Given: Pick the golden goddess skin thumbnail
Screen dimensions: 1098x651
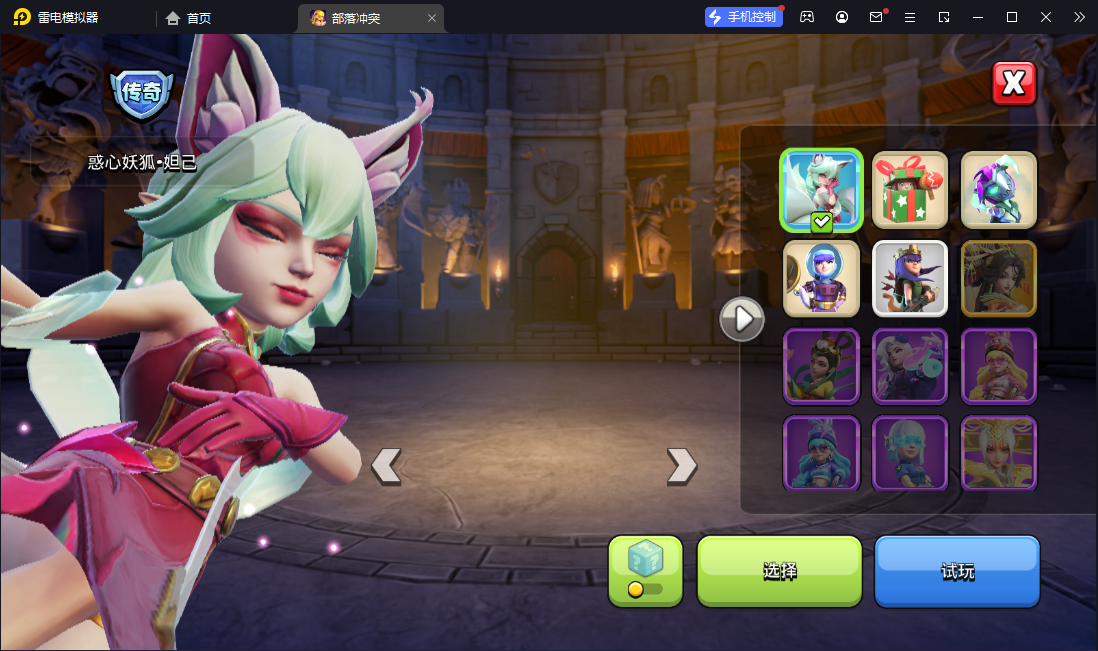Looking at the screenshot, I should point(999,453).
